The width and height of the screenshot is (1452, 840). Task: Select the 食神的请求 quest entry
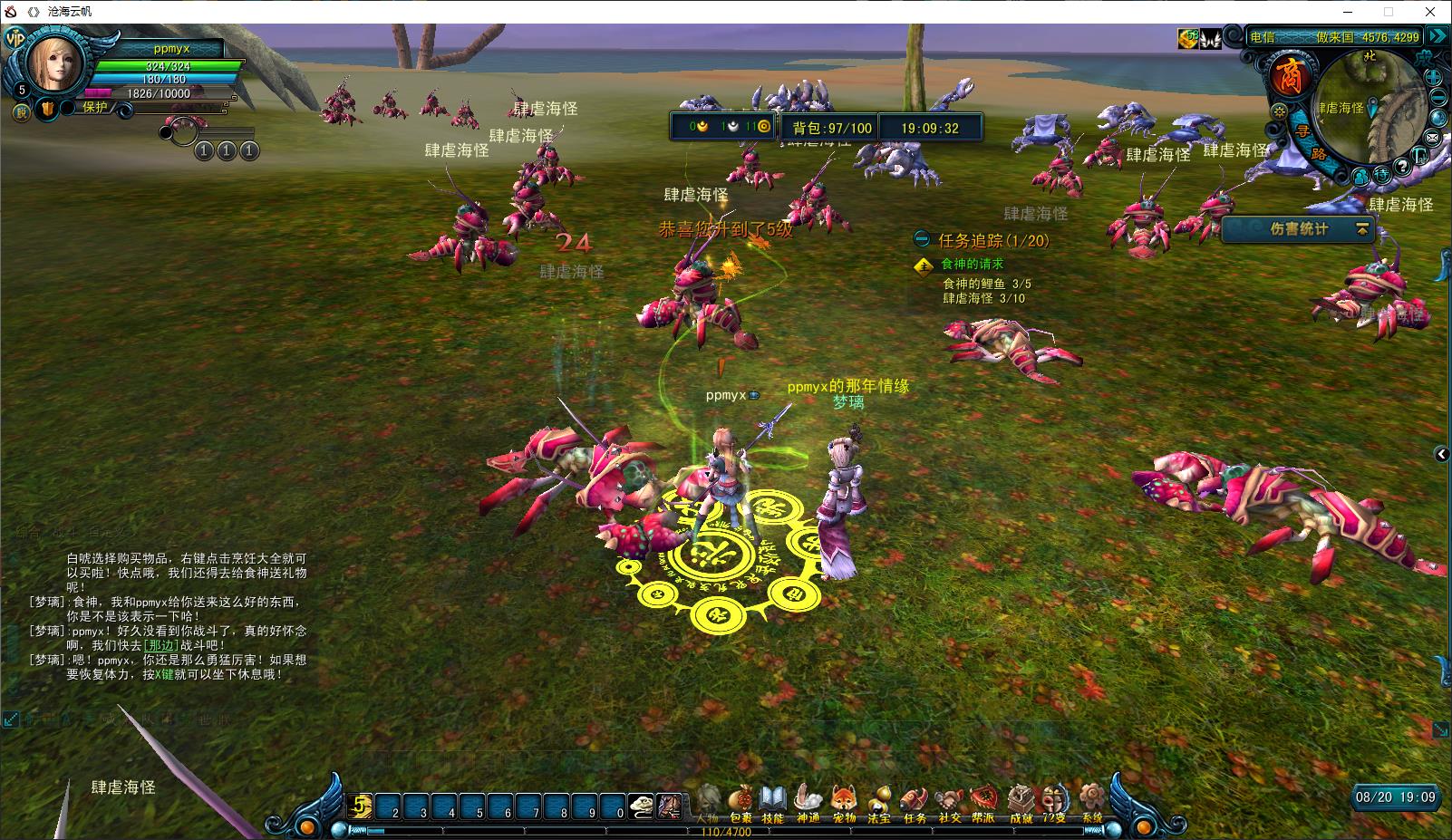[x=972, y=264]
